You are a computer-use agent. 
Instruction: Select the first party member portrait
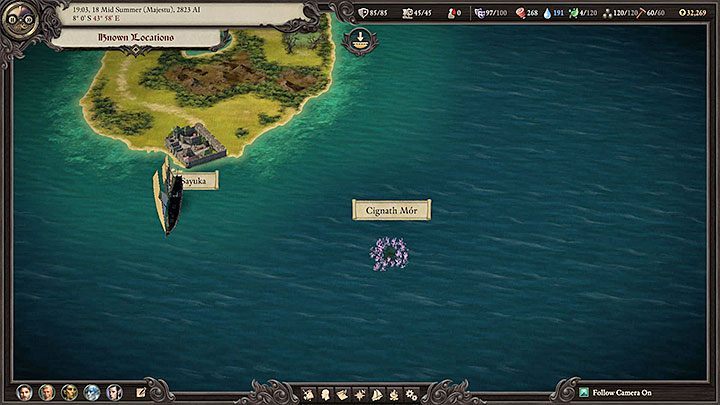coord(24,392)
